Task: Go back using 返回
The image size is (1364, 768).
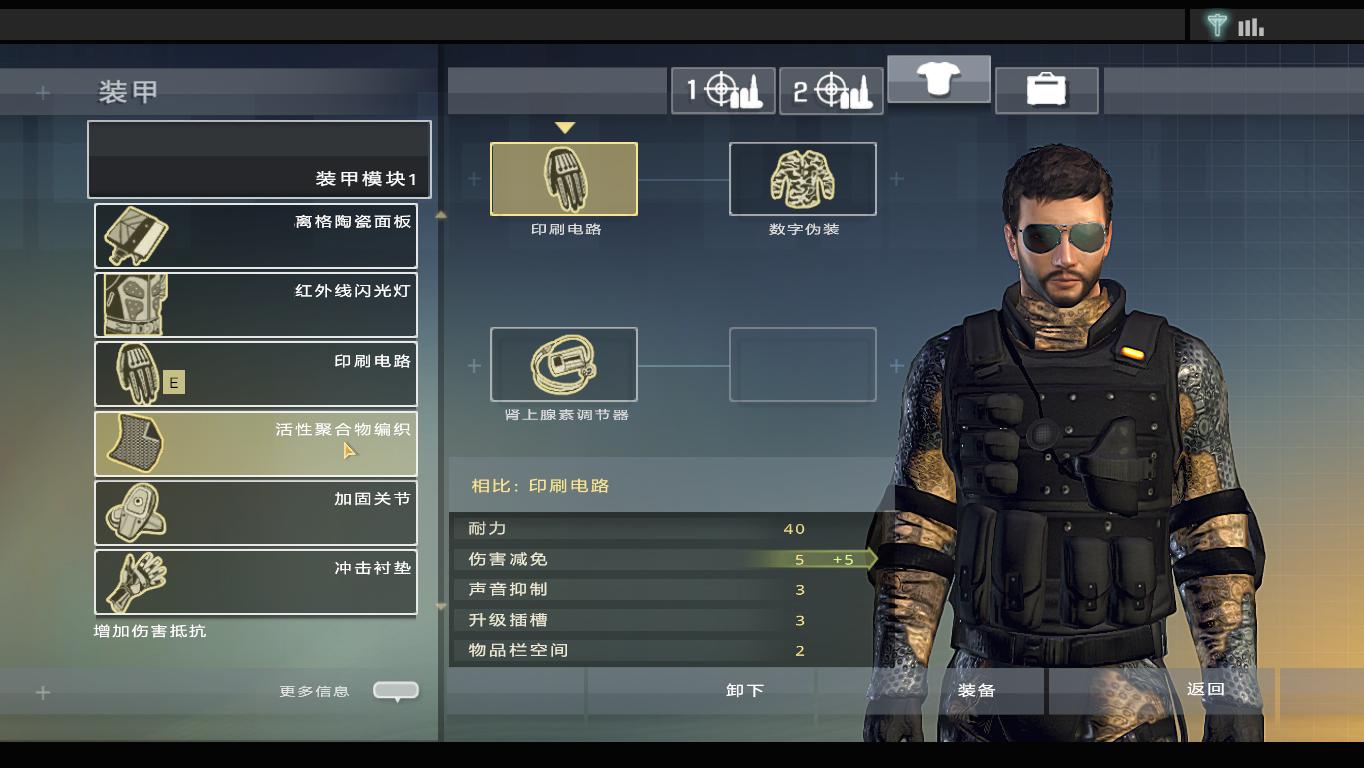Action: click(x=1205, y=690)
